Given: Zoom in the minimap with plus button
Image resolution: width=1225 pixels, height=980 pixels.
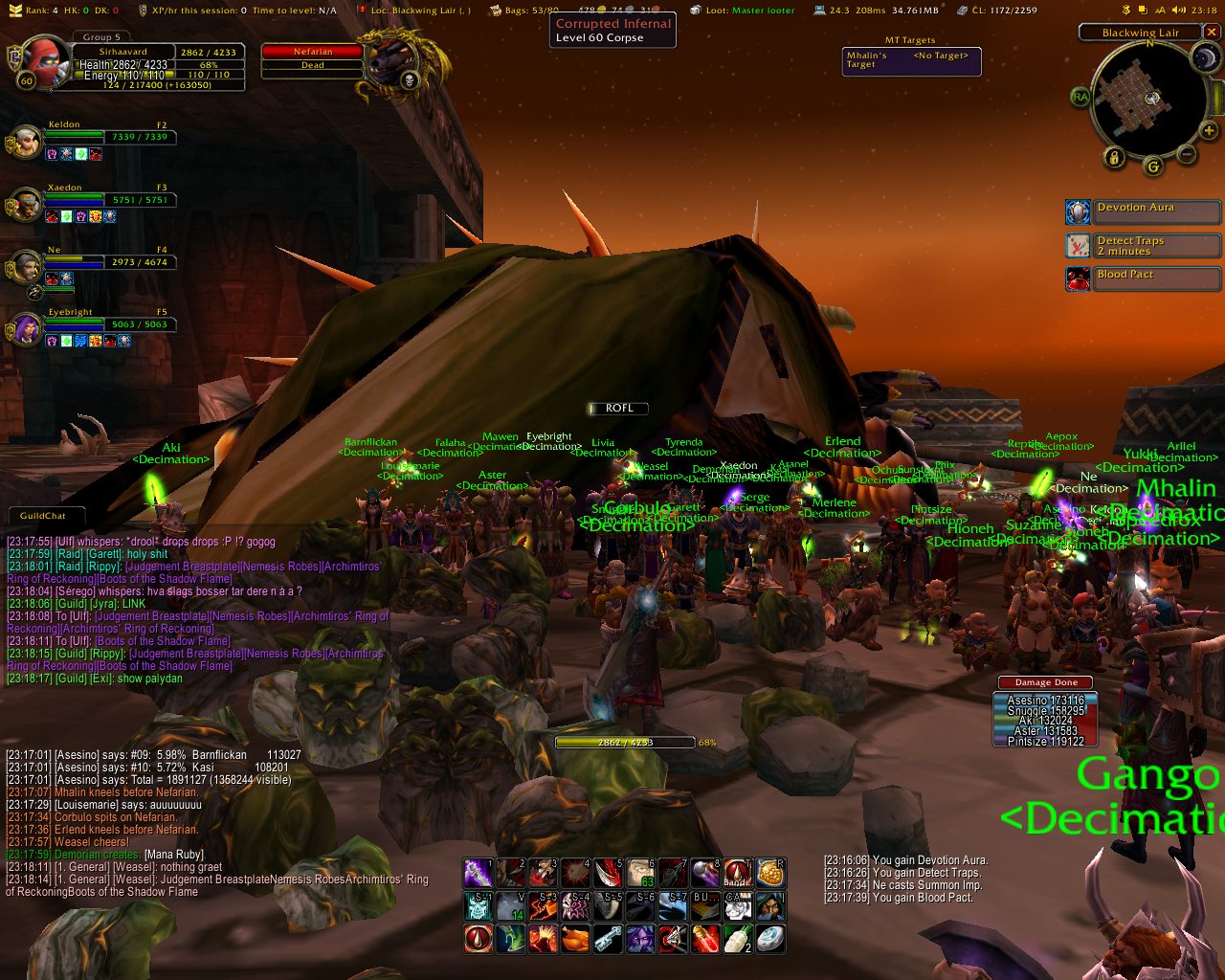Looking at the screenshot, I should [x=1209, y=130].
